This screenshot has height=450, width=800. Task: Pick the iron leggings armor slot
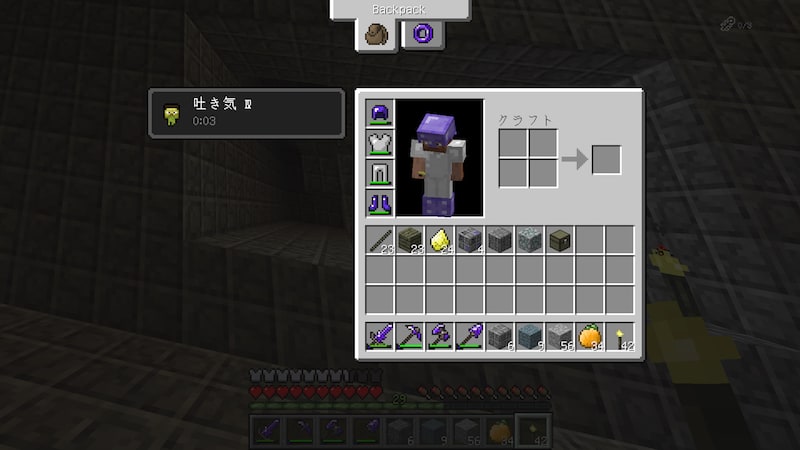coord(380,173)
